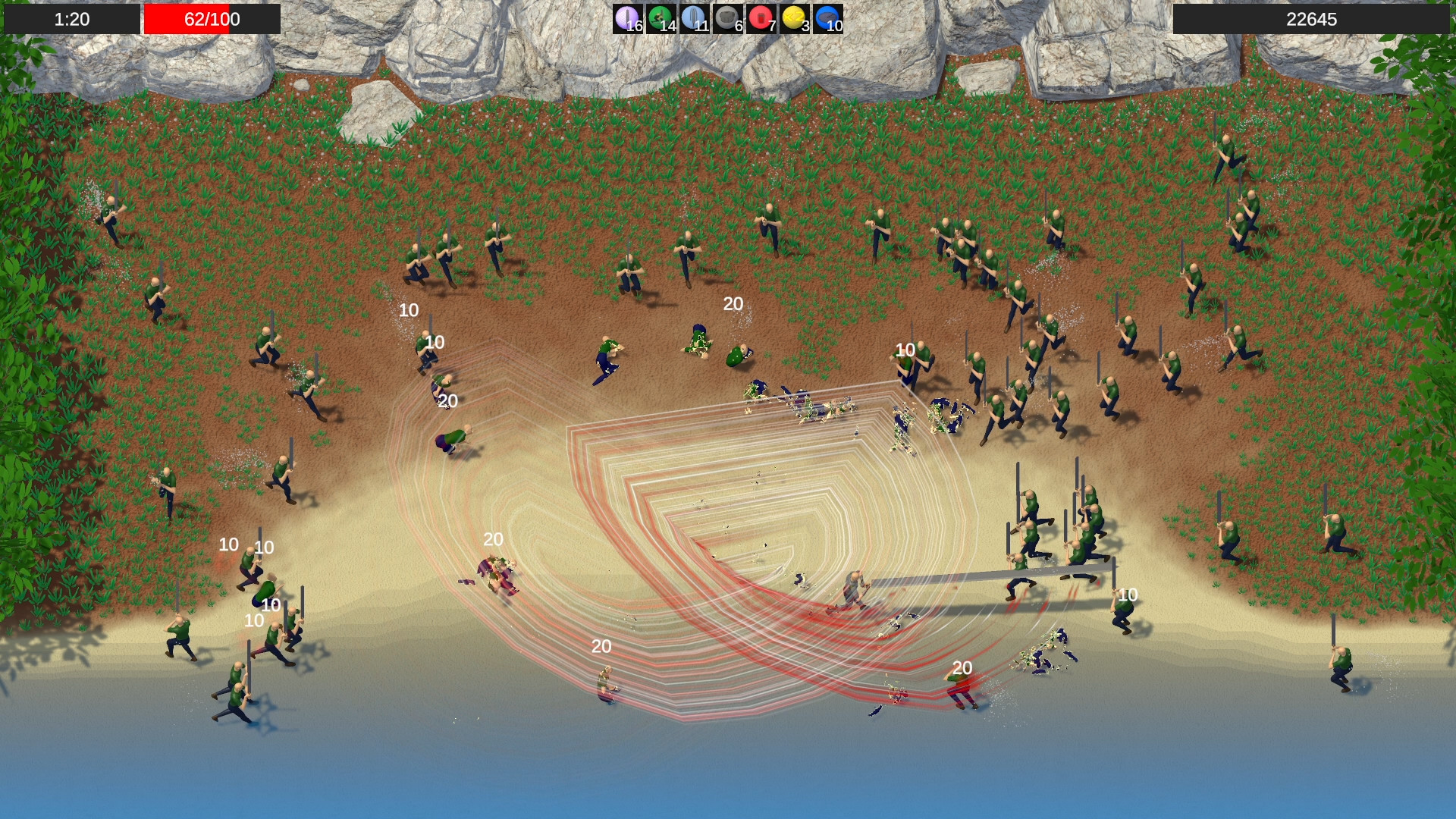This screenshot has width=1456, height=819.
Task: Click the 20 damage number near the shoreline
Action: 601,646
